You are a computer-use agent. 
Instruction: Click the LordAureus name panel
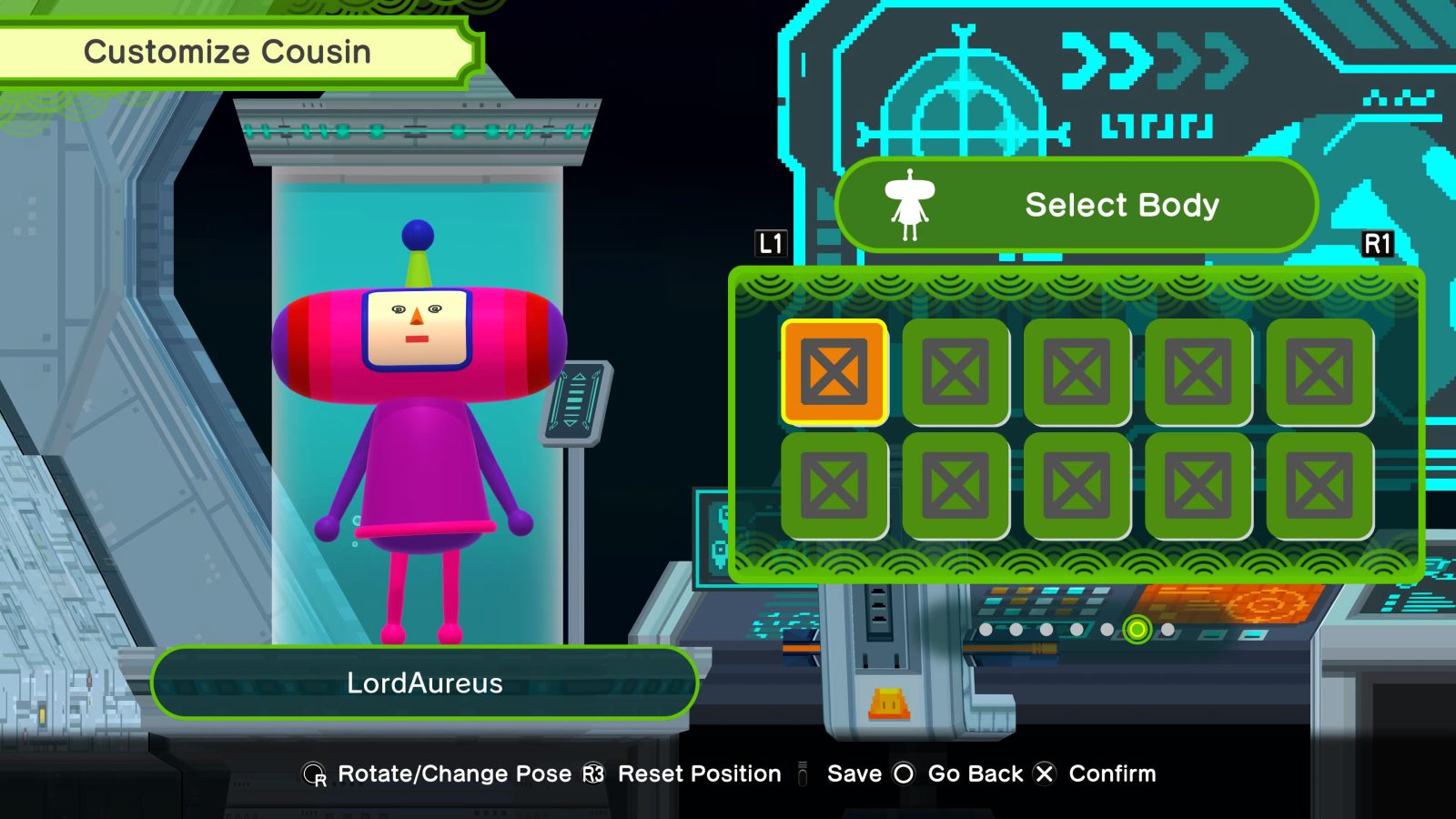coord(424,682)
